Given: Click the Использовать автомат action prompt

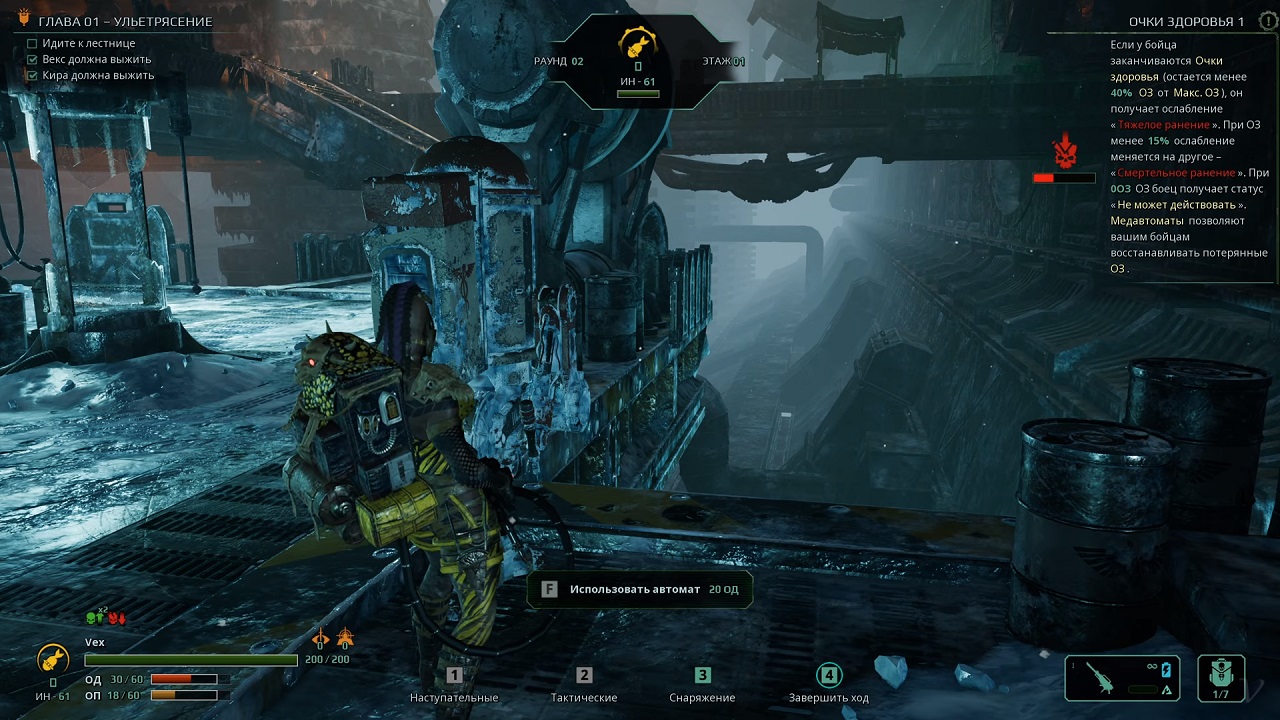Looking at the screenshot, I should click(640, 589).
